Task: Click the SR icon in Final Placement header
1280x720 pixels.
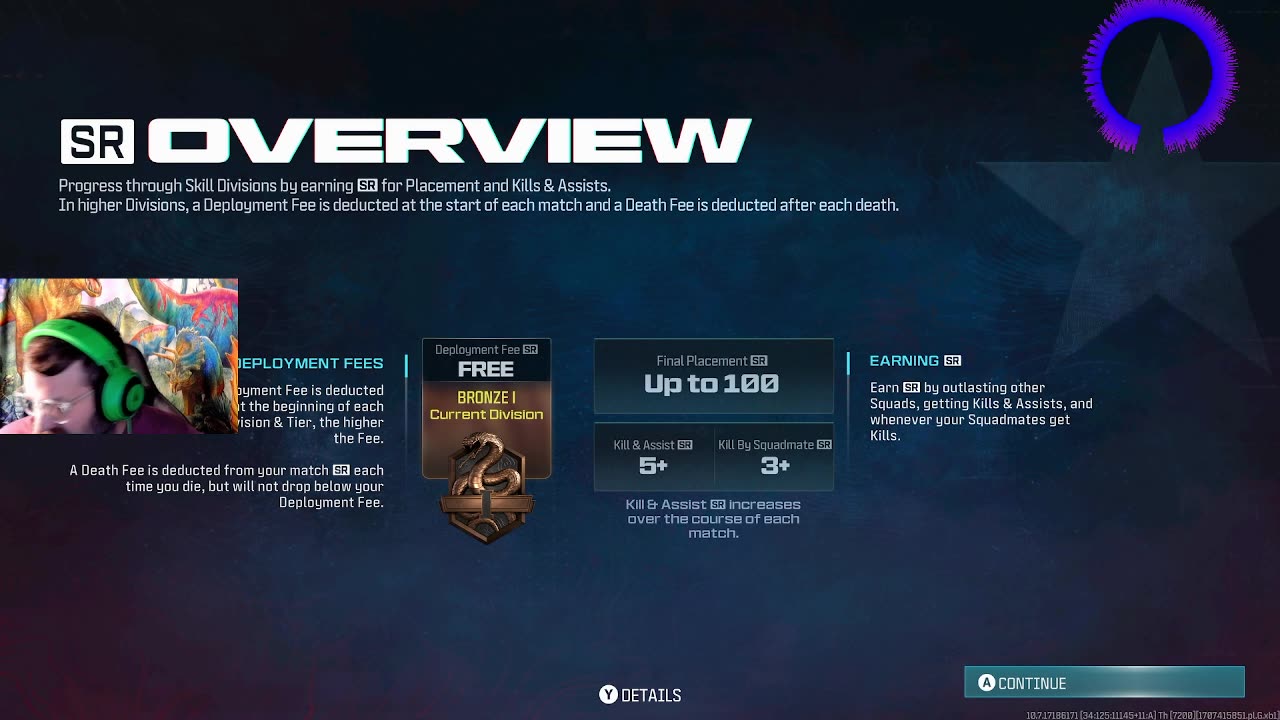Action: point(759,360)
